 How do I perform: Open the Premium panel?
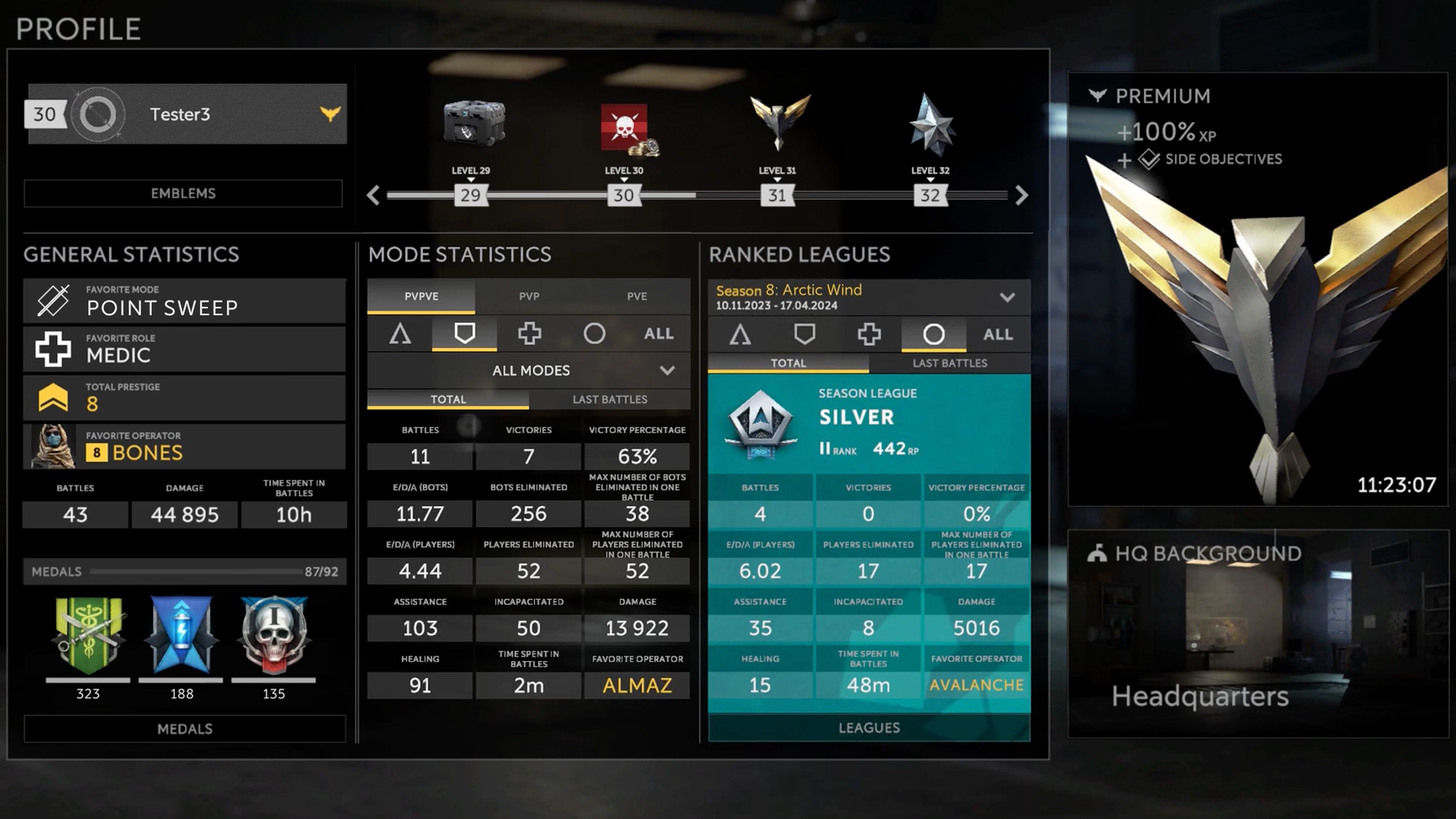pos(1257,288)
